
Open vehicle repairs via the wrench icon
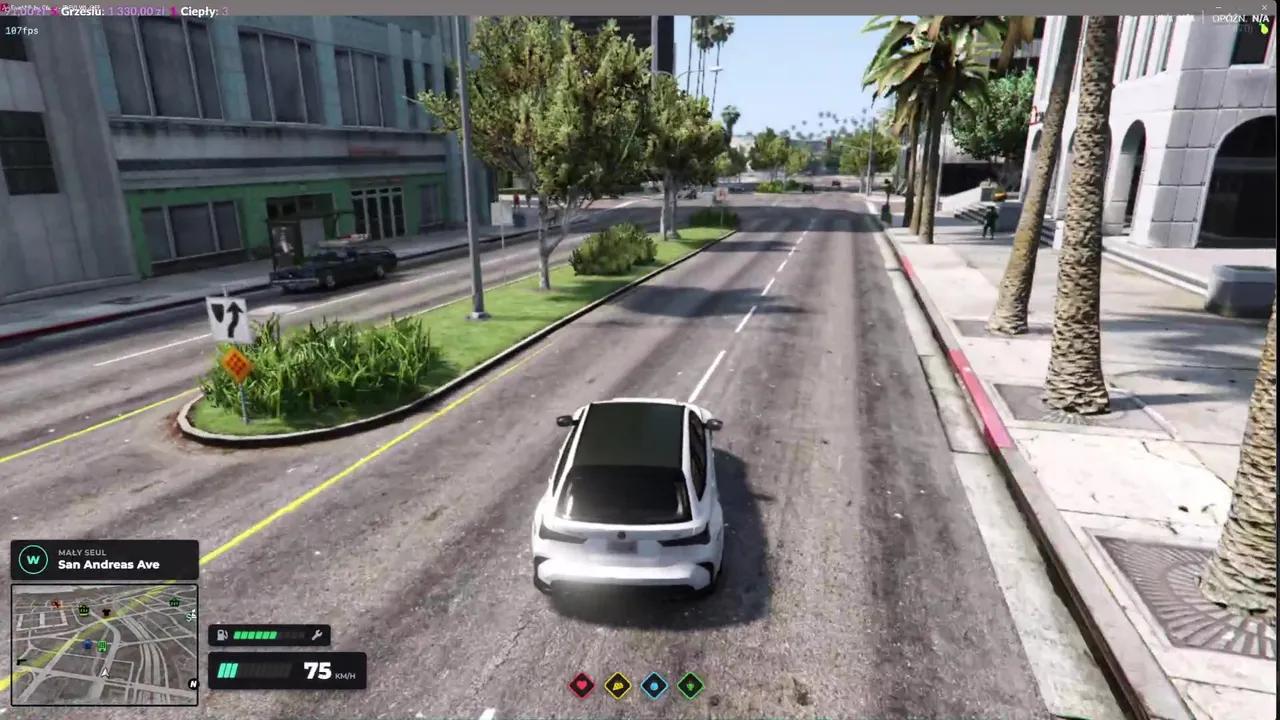pos(316,635)
